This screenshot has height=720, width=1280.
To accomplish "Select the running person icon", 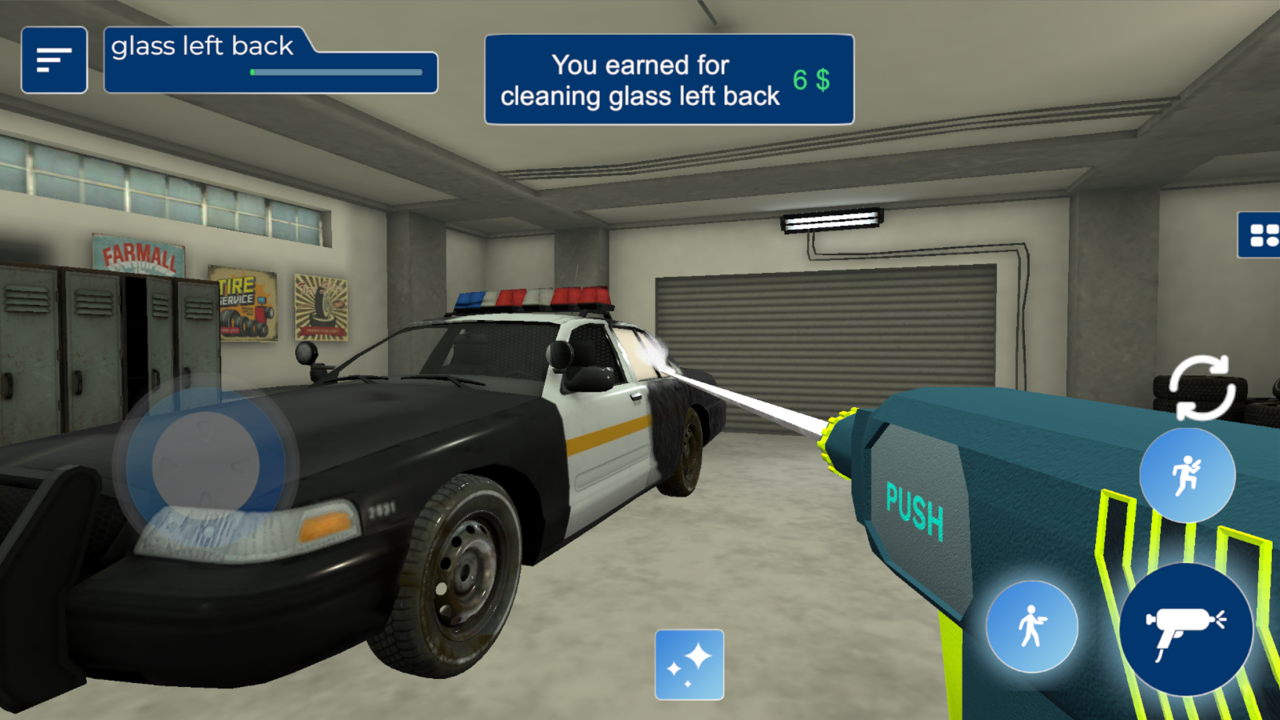I will pos(1187,474).
